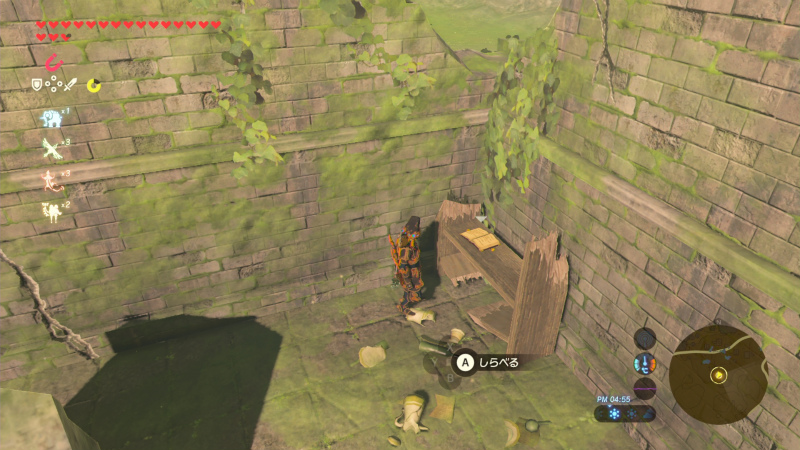Choose the shield quick-select icon
800x450 pixels.
37,86
